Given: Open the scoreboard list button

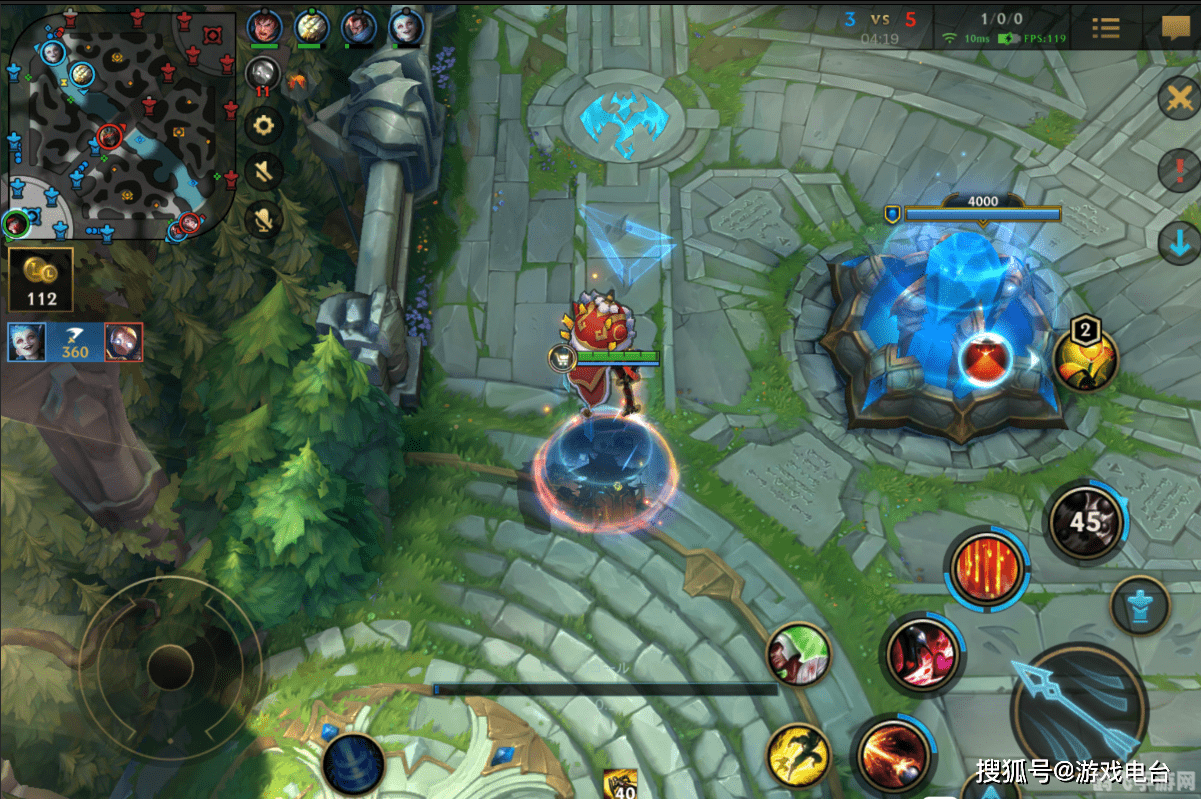Looking at the screenshot, I should click(x=1105, y=27).
